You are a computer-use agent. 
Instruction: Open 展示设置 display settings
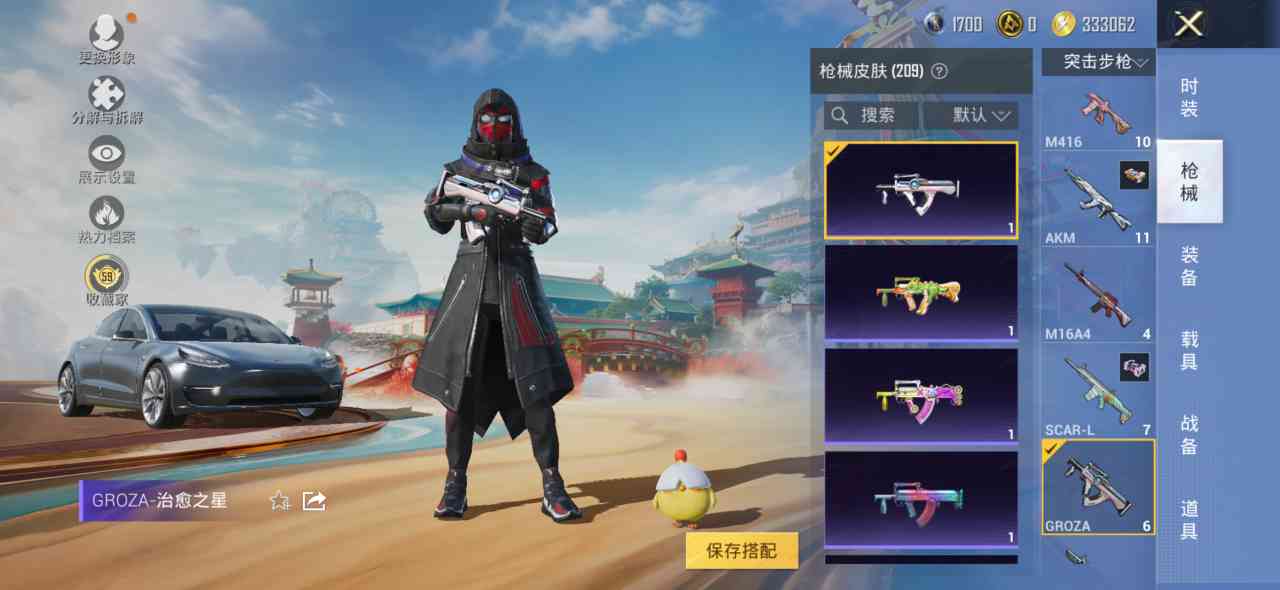[x=107, y=160]
